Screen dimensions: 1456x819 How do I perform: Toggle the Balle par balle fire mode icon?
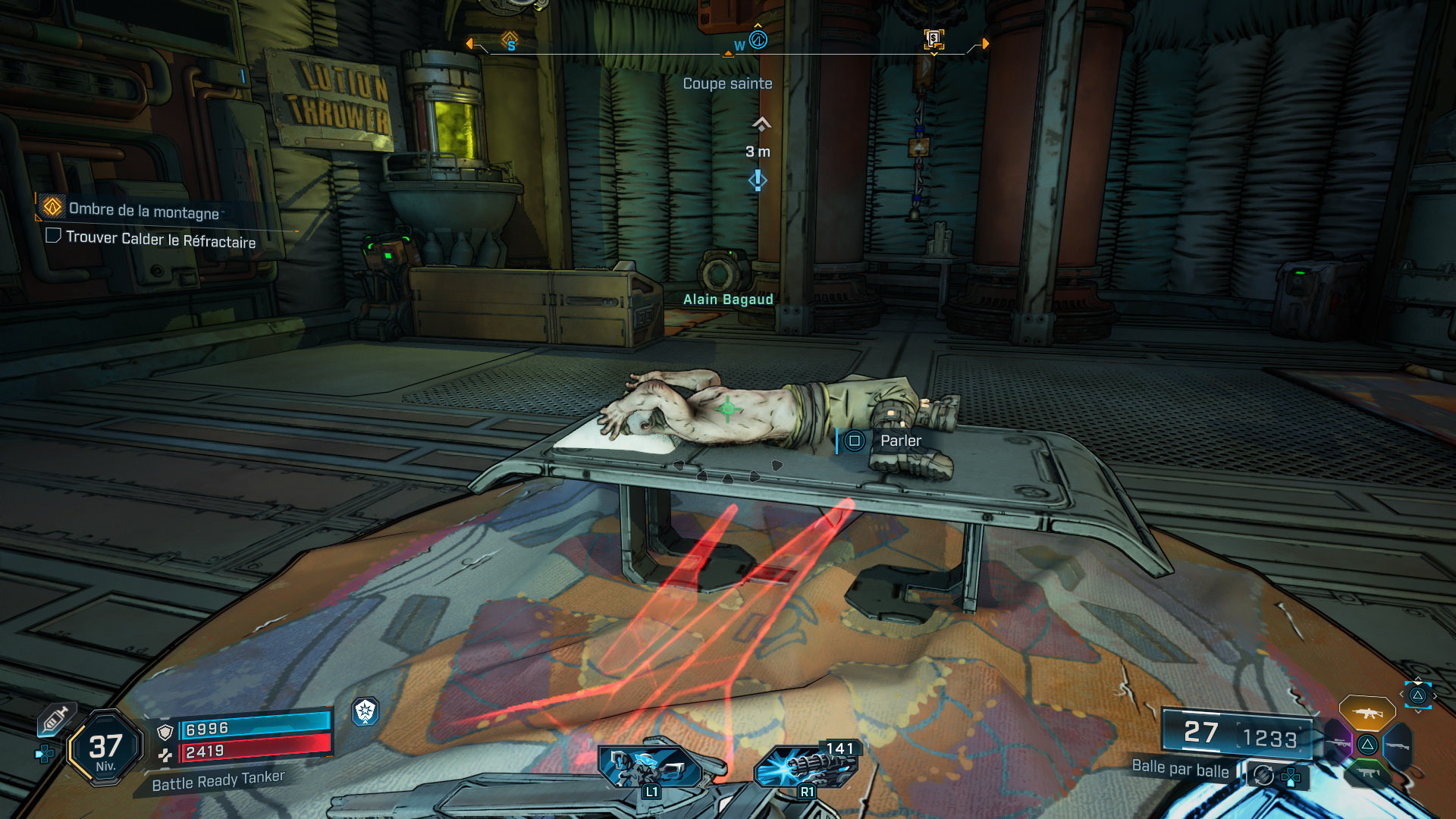click(1263, 775)
